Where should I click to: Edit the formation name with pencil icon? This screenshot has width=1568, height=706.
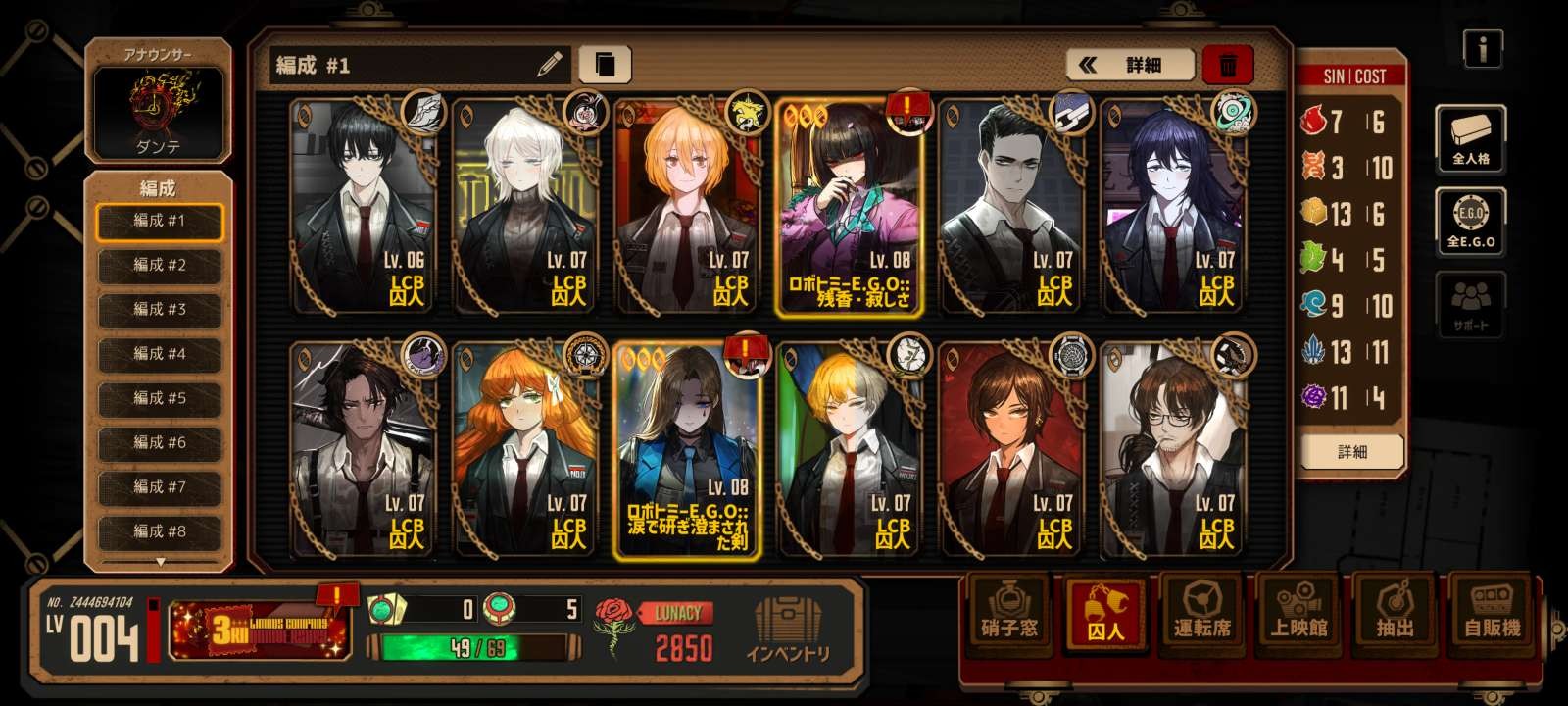(551, 65)
